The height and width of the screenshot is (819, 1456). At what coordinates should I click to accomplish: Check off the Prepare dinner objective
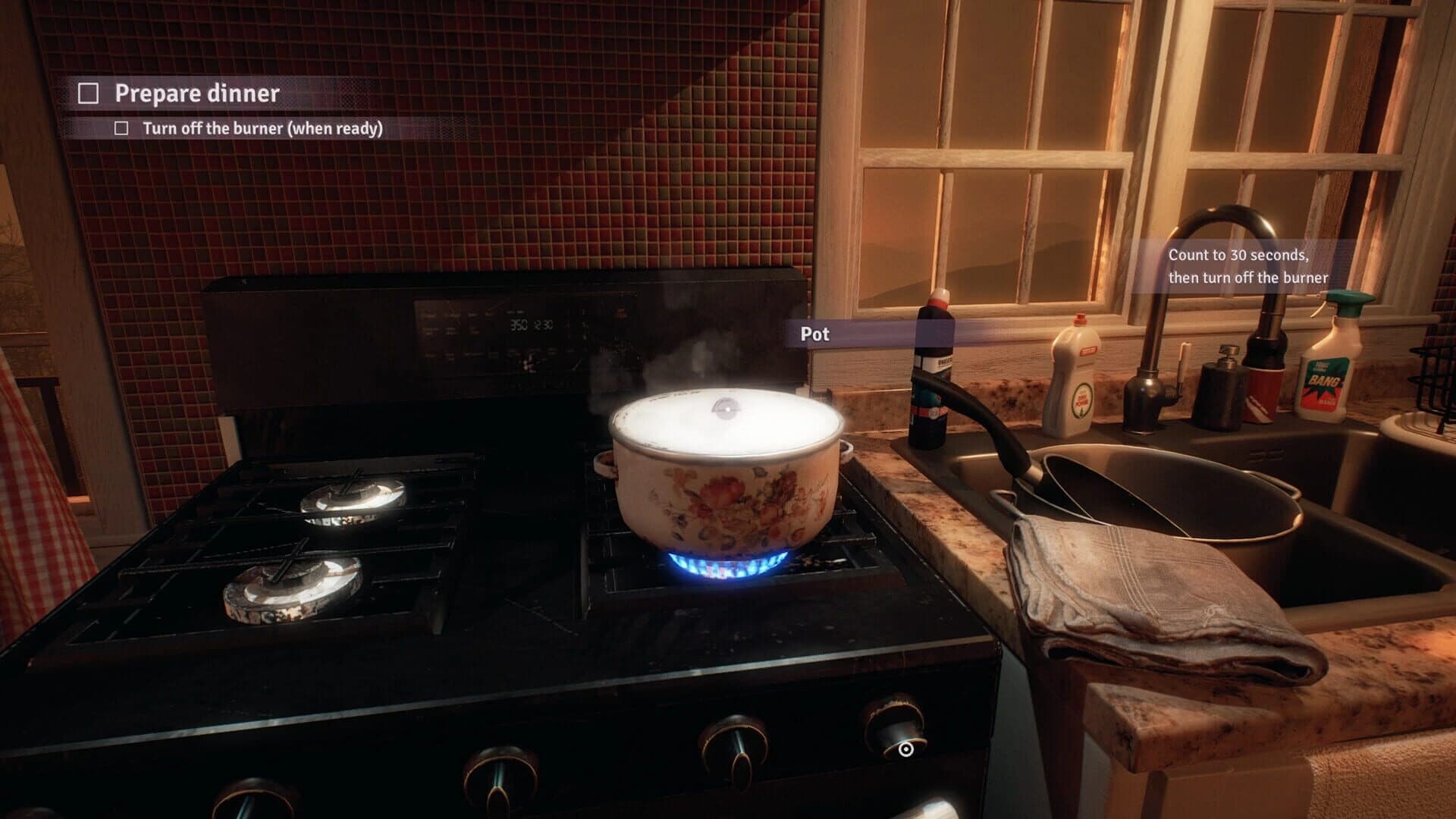coord(89,93)
